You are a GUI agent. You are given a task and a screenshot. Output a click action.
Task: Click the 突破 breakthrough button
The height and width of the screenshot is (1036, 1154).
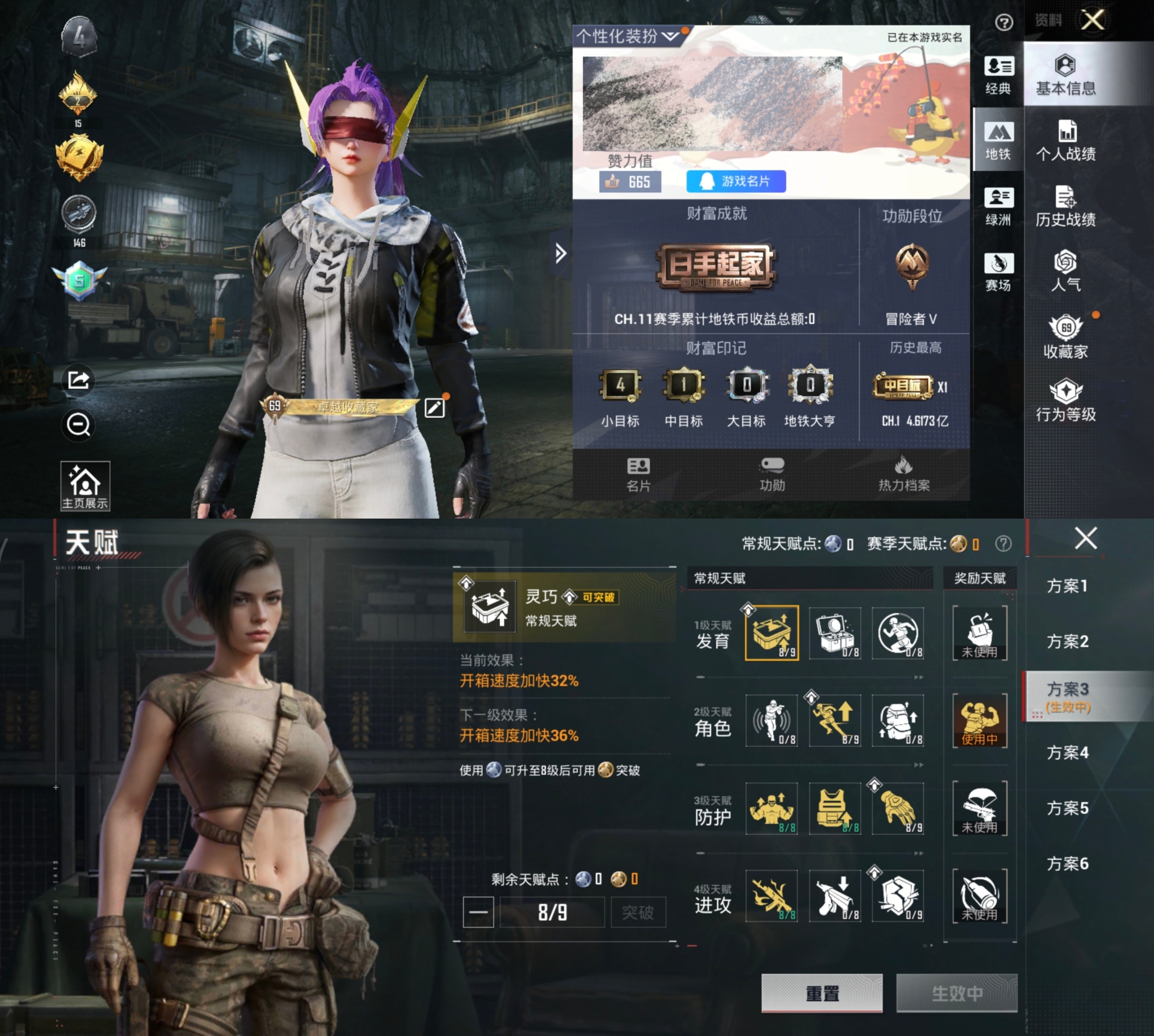click(637, 912)
